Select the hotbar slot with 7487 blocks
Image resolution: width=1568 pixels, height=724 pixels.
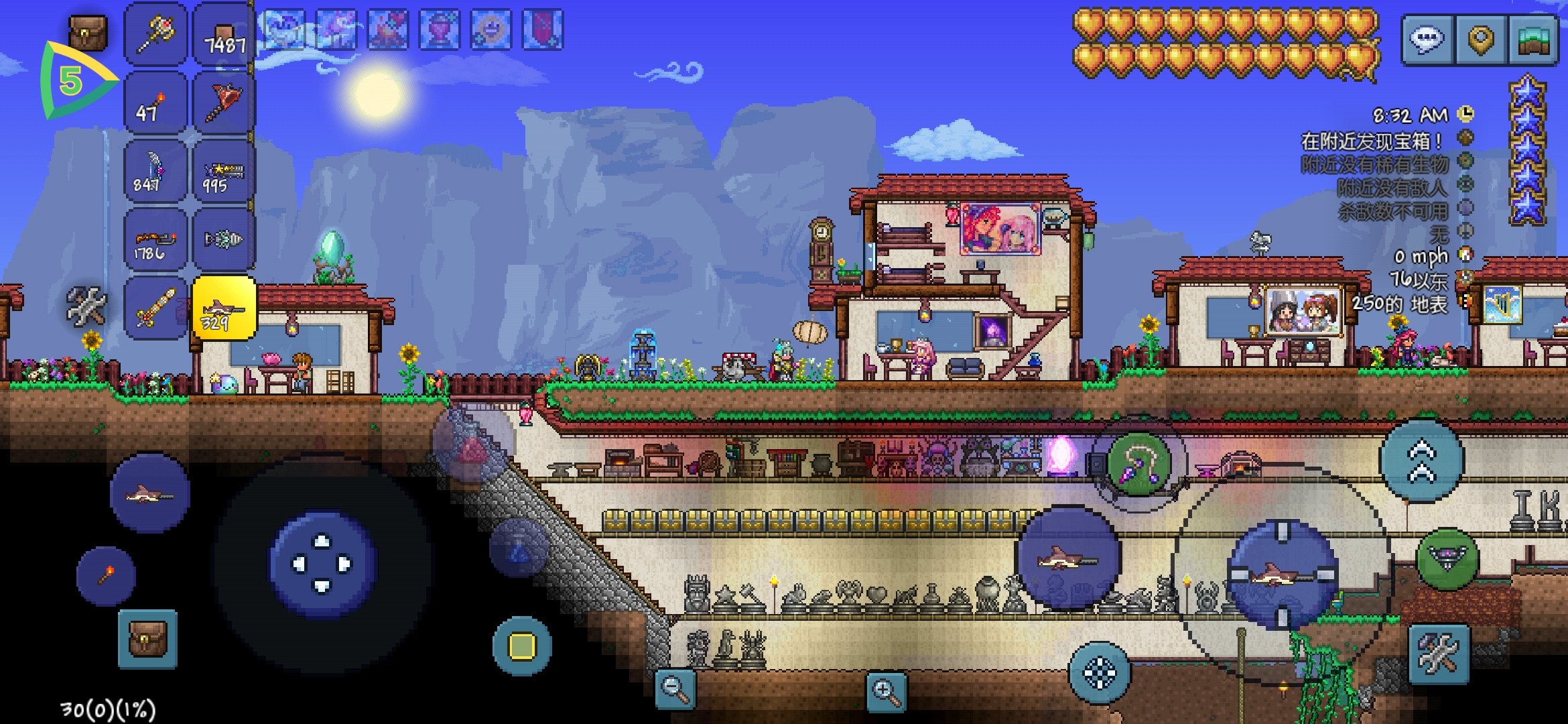[224, 34]
